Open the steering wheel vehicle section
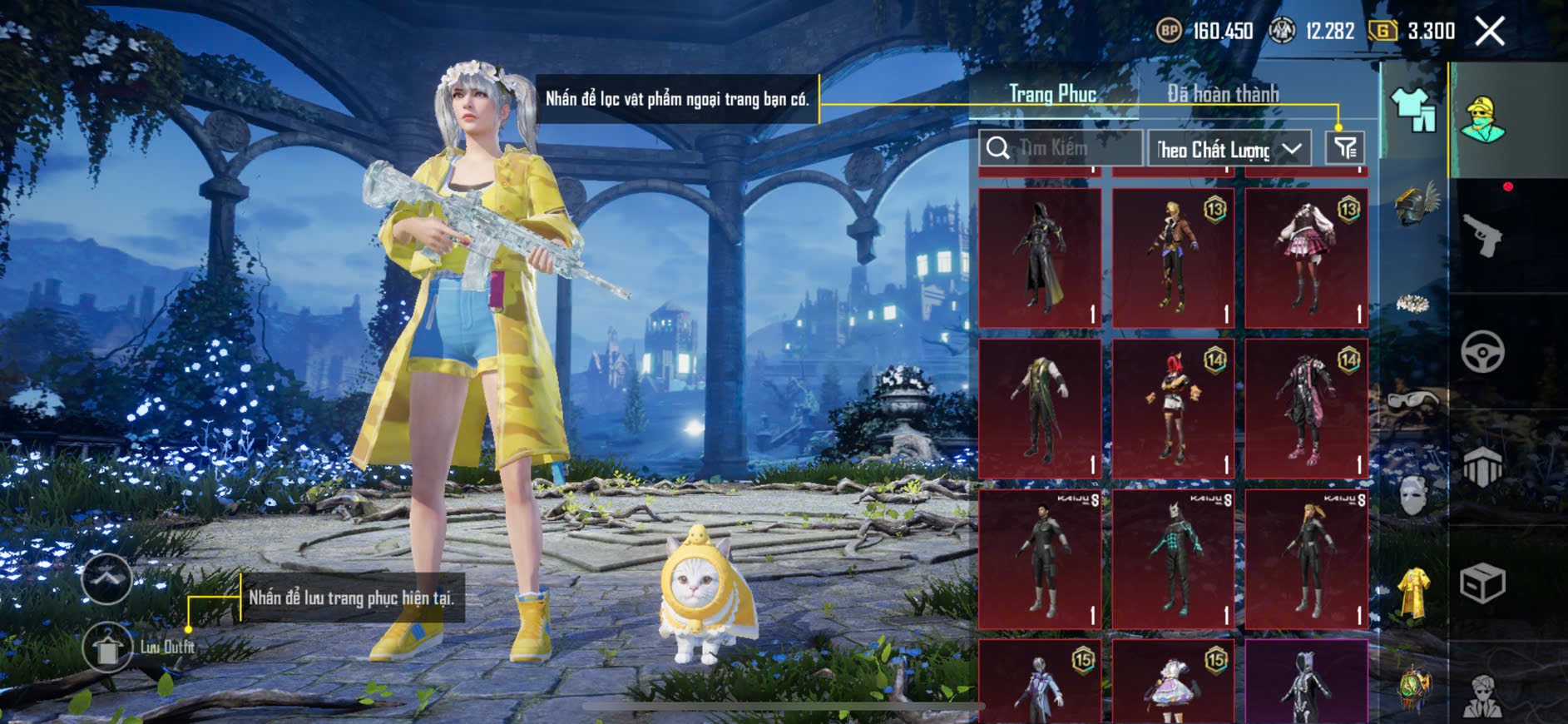The width and height of the screenshot is (1568, 724). tap(1482, 351)
